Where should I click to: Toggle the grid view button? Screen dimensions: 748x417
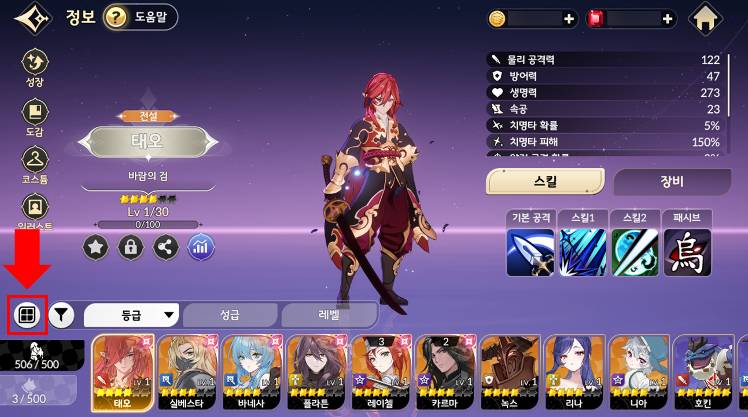[25, 315]
